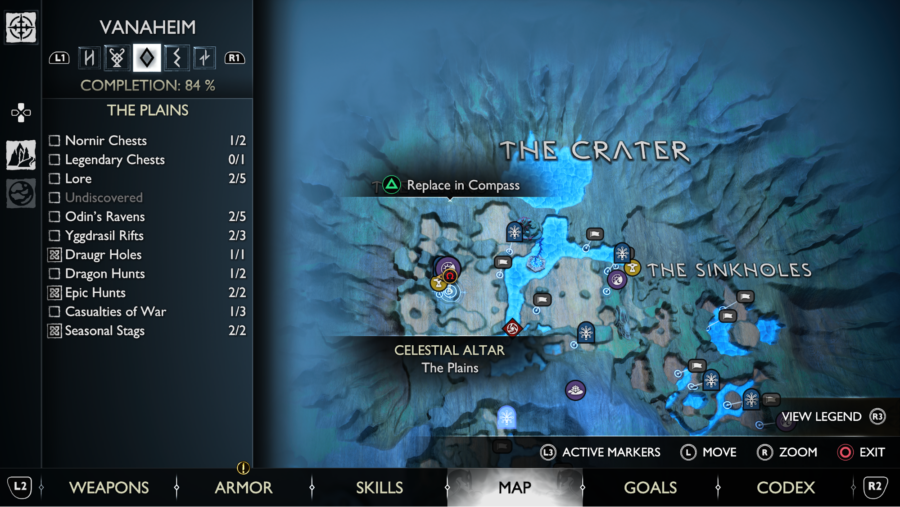The height and width of the screenshot is (507, 900).
Task: Switch to the Codex tab
Action: (785, 488)
